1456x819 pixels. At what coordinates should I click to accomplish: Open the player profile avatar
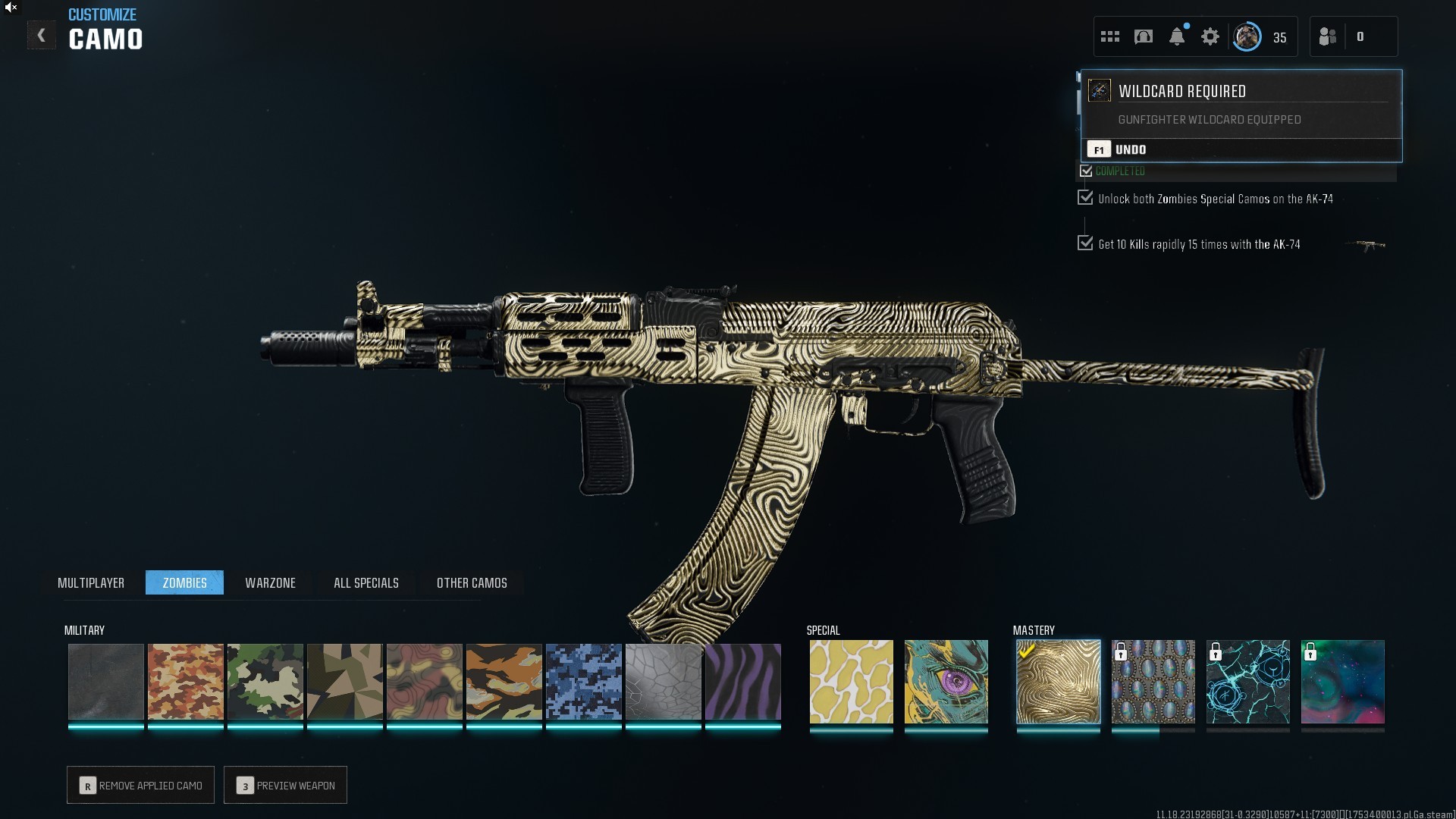click(1247, 36)
